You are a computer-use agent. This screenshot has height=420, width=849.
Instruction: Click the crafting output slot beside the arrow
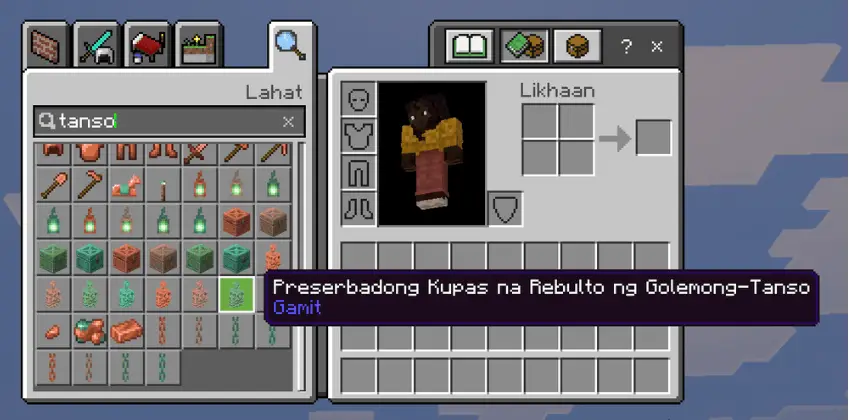click(653, 138)
